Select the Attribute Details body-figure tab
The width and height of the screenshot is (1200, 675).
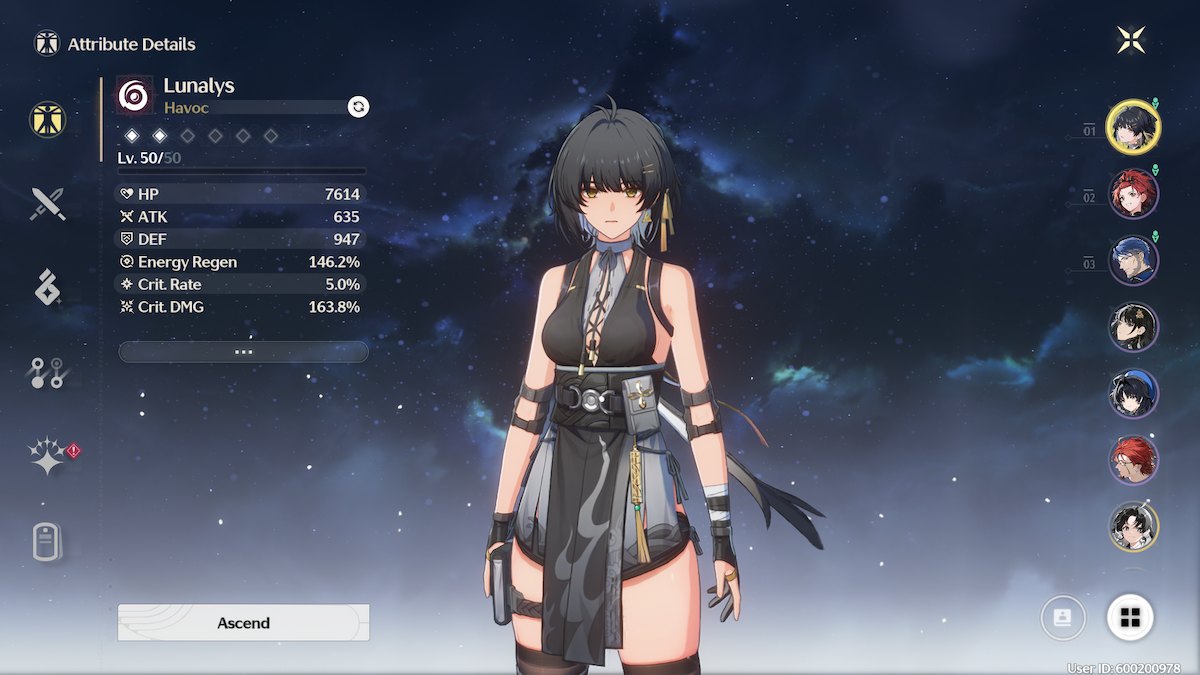pyautogui.click(x=47, y=119)
